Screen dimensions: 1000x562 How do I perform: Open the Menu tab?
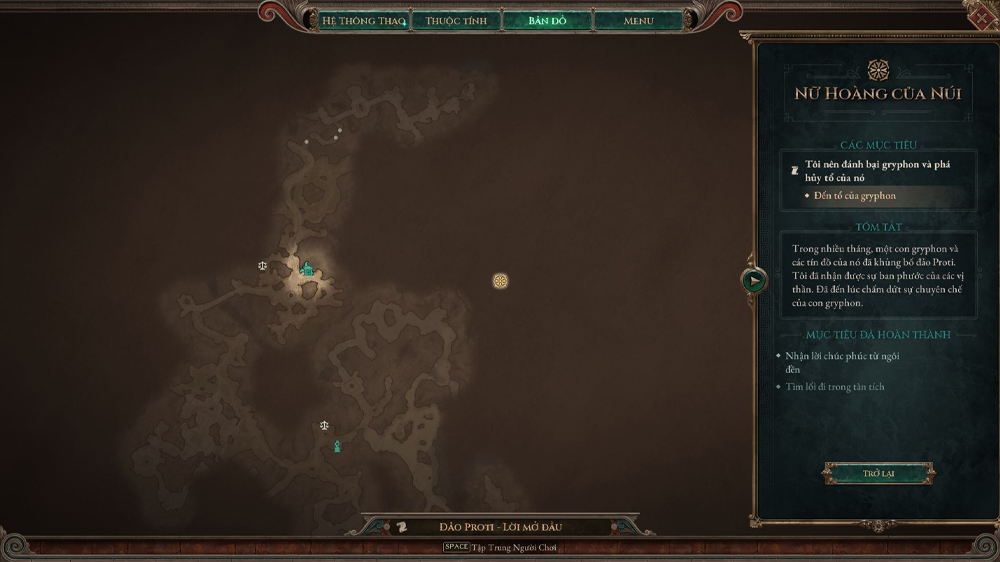coord(638,20)
